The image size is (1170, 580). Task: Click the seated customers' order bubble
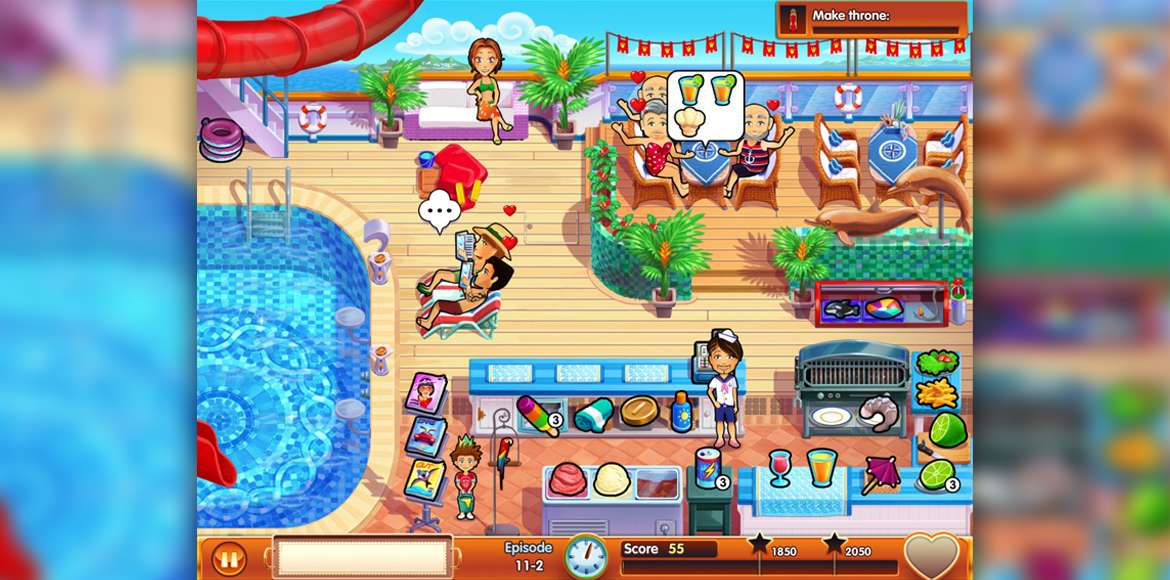click(x=705, y=104)
